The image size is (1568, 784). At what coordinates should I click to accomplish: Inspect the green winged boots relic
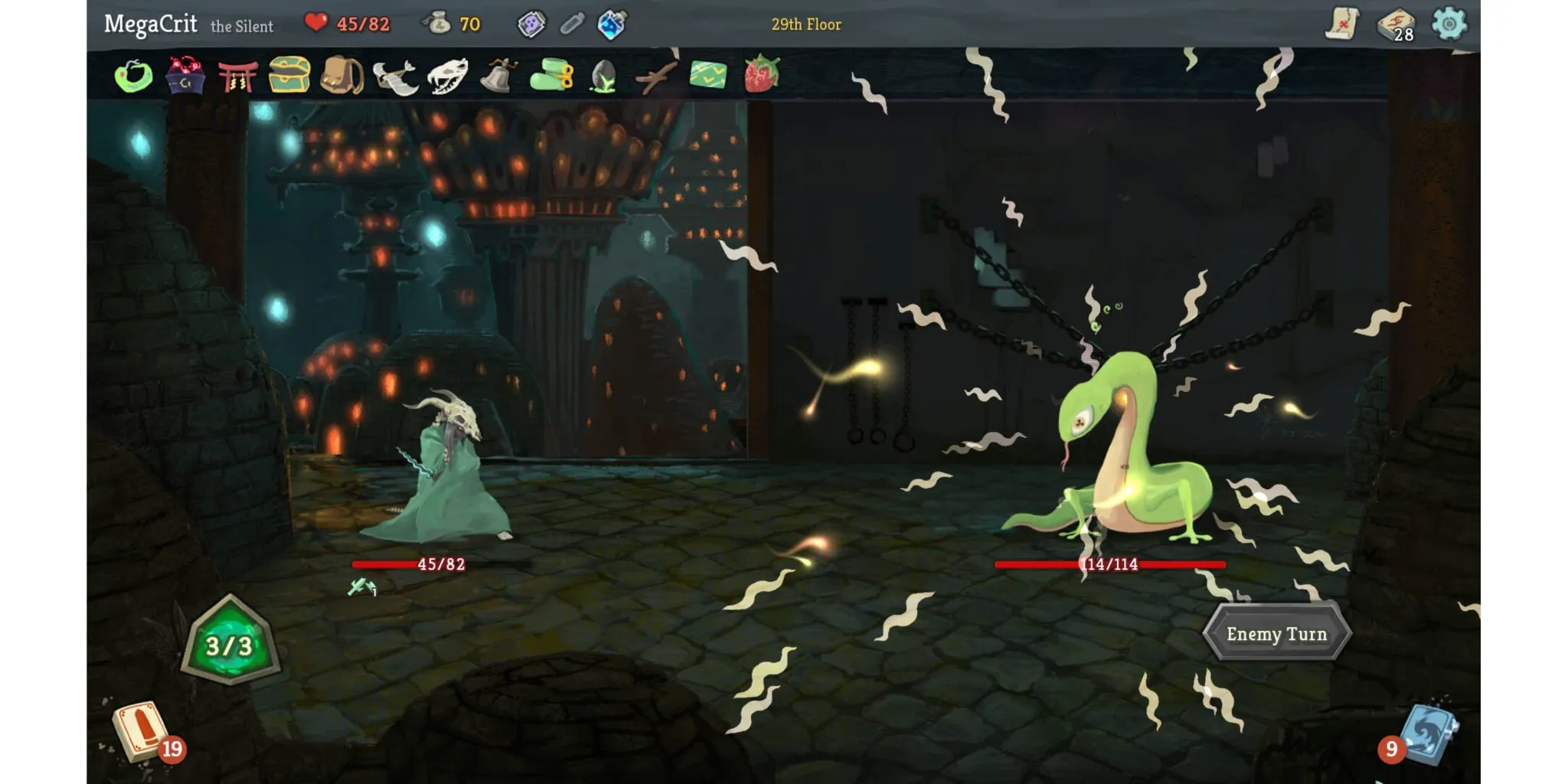coord(551,76)
